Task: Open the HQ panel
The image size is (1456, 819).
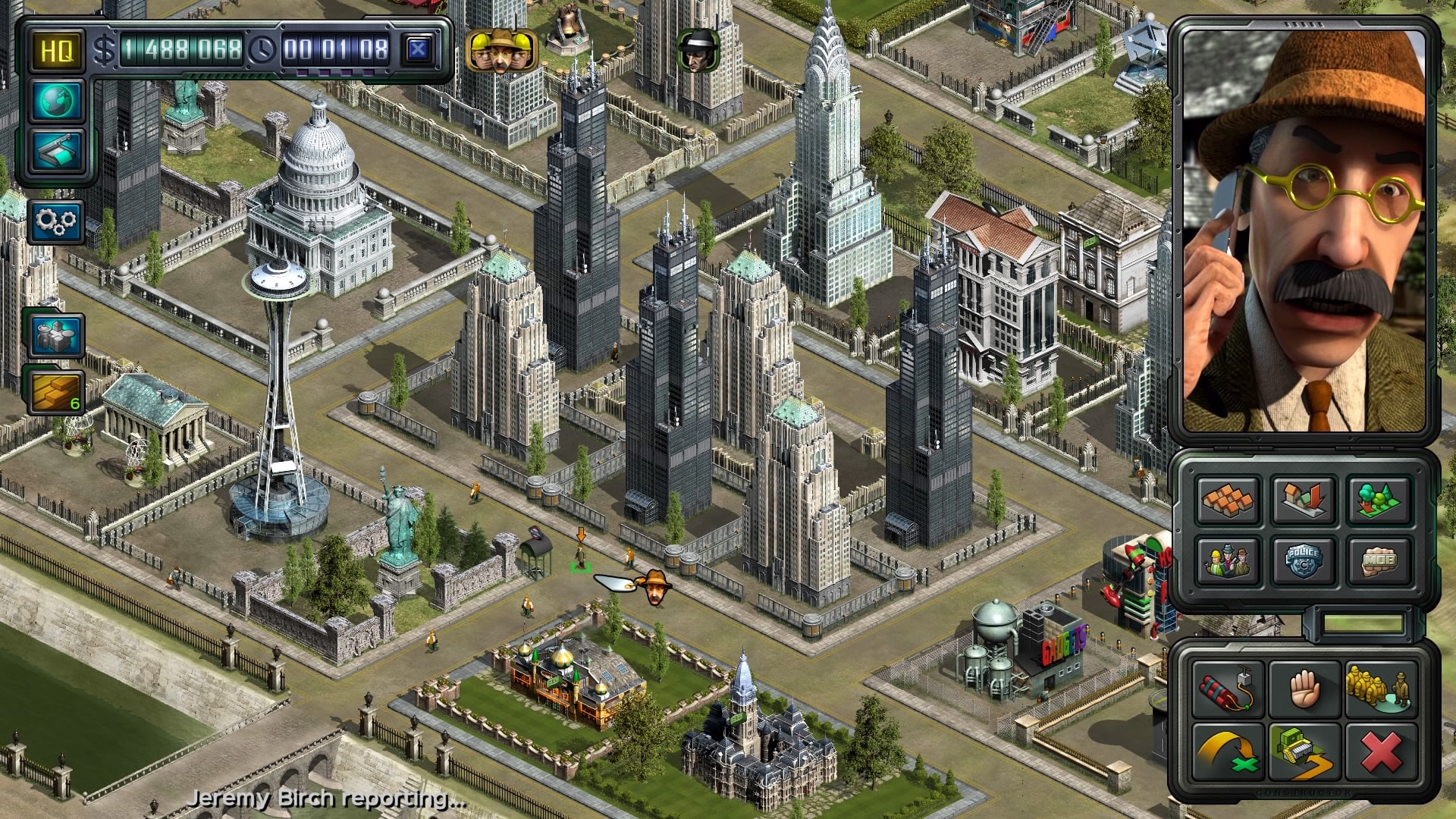Action: [57, 52]
